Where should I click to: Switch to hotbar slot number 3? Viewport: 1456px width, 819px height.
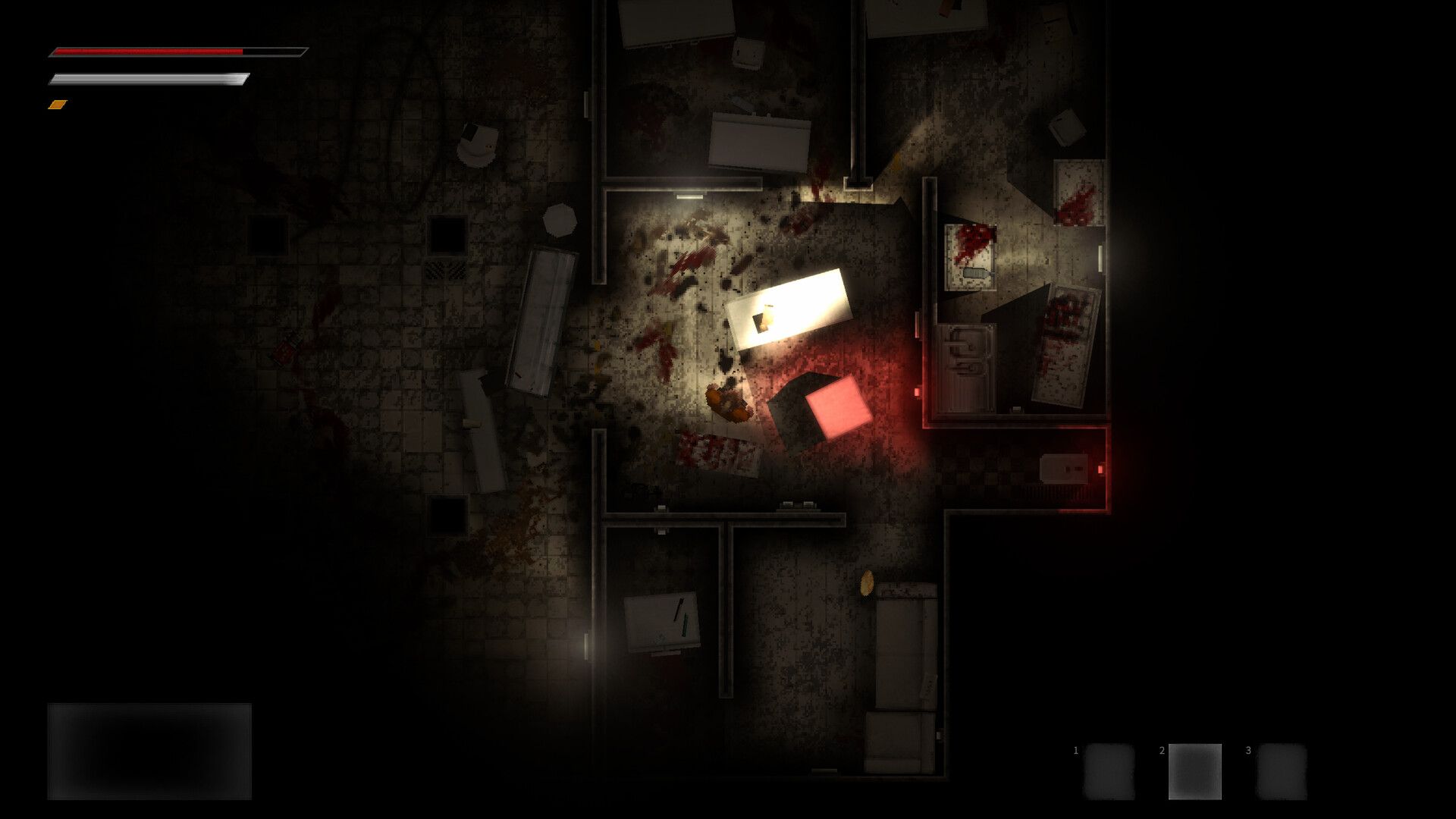(1282, 771)
